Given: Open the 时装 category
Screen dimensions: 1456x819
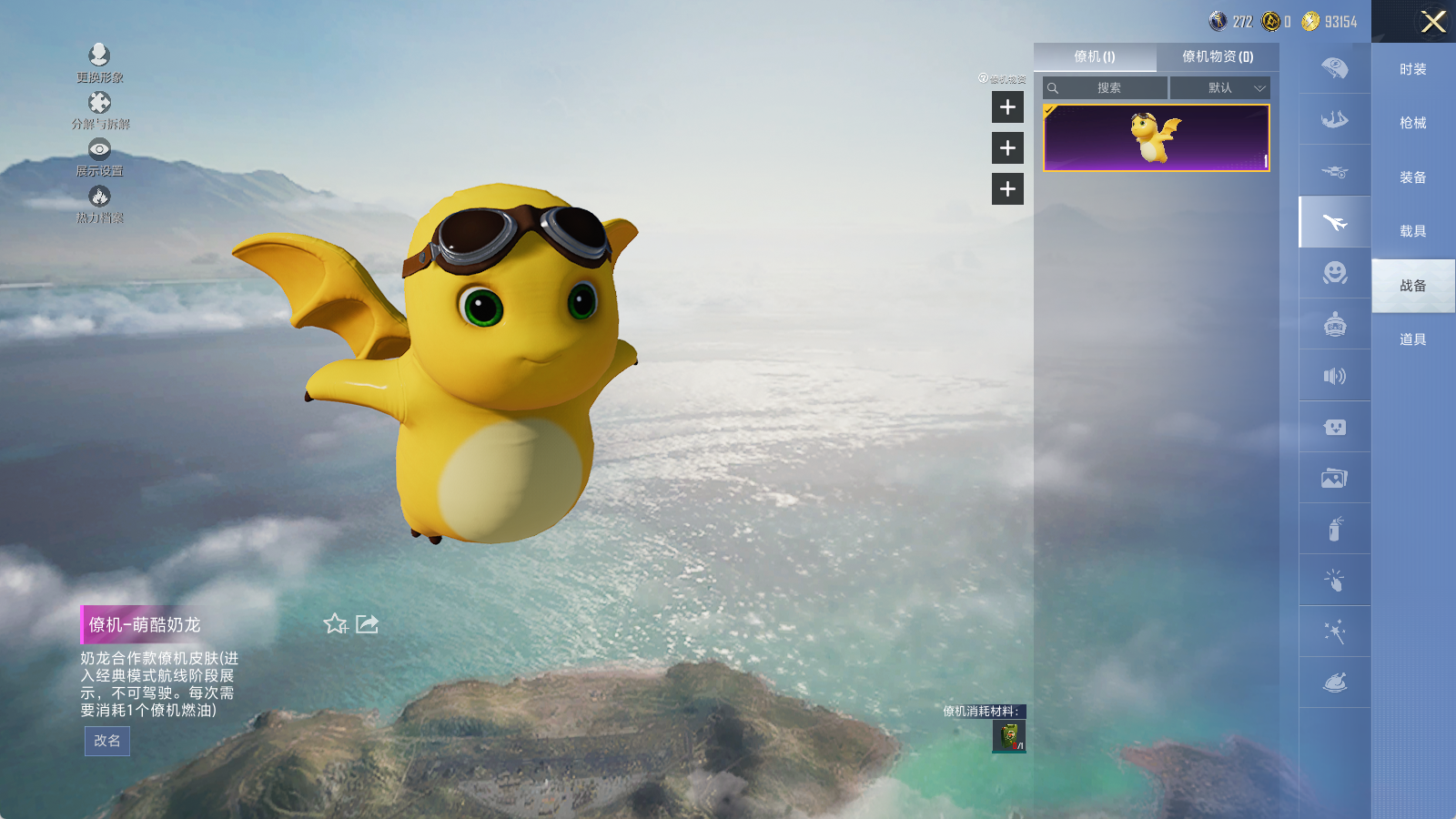Looking at the screenshot, I should [x=1412, y=69].
